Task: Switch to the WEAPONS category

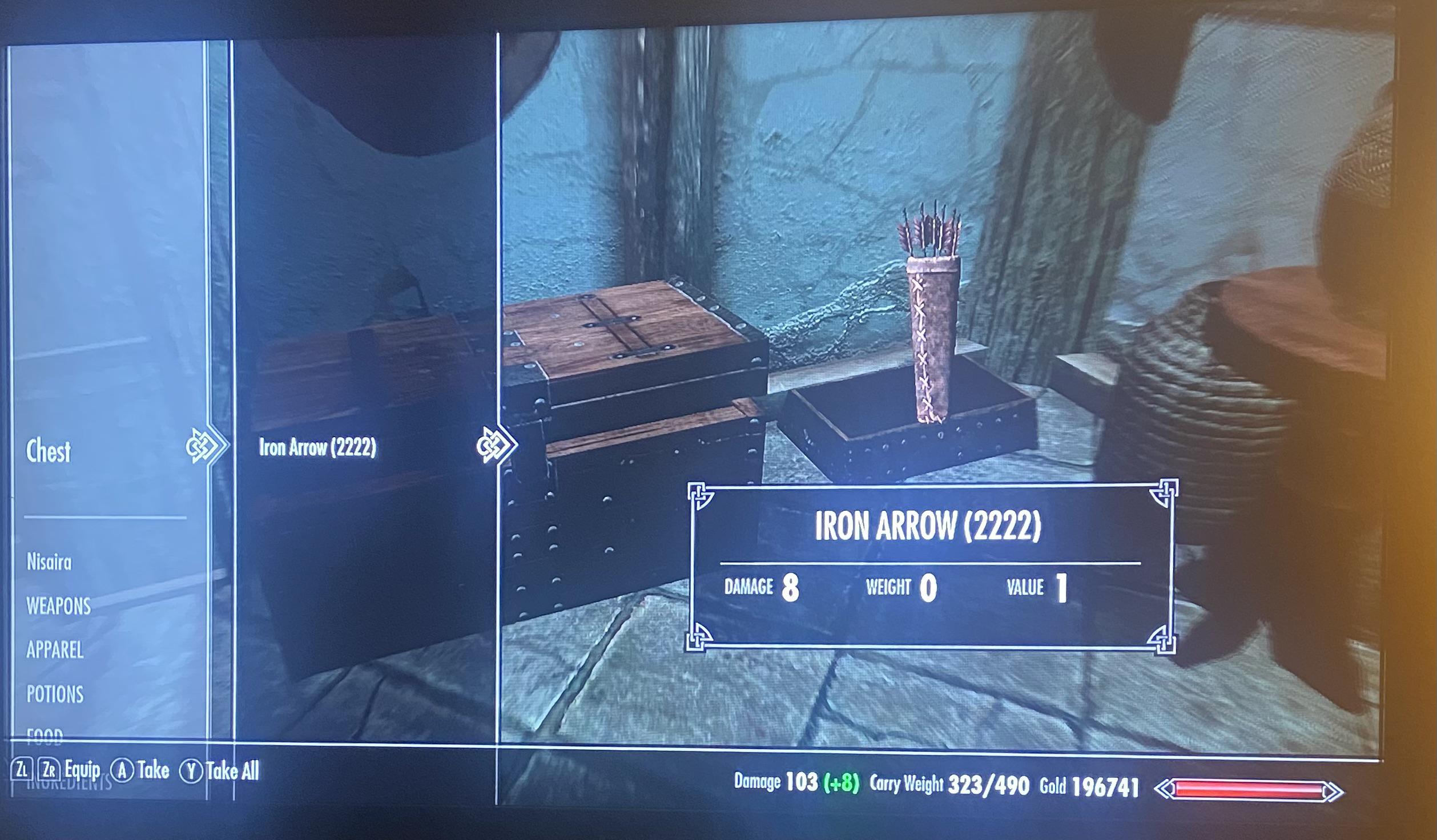Action: (59, 607)
